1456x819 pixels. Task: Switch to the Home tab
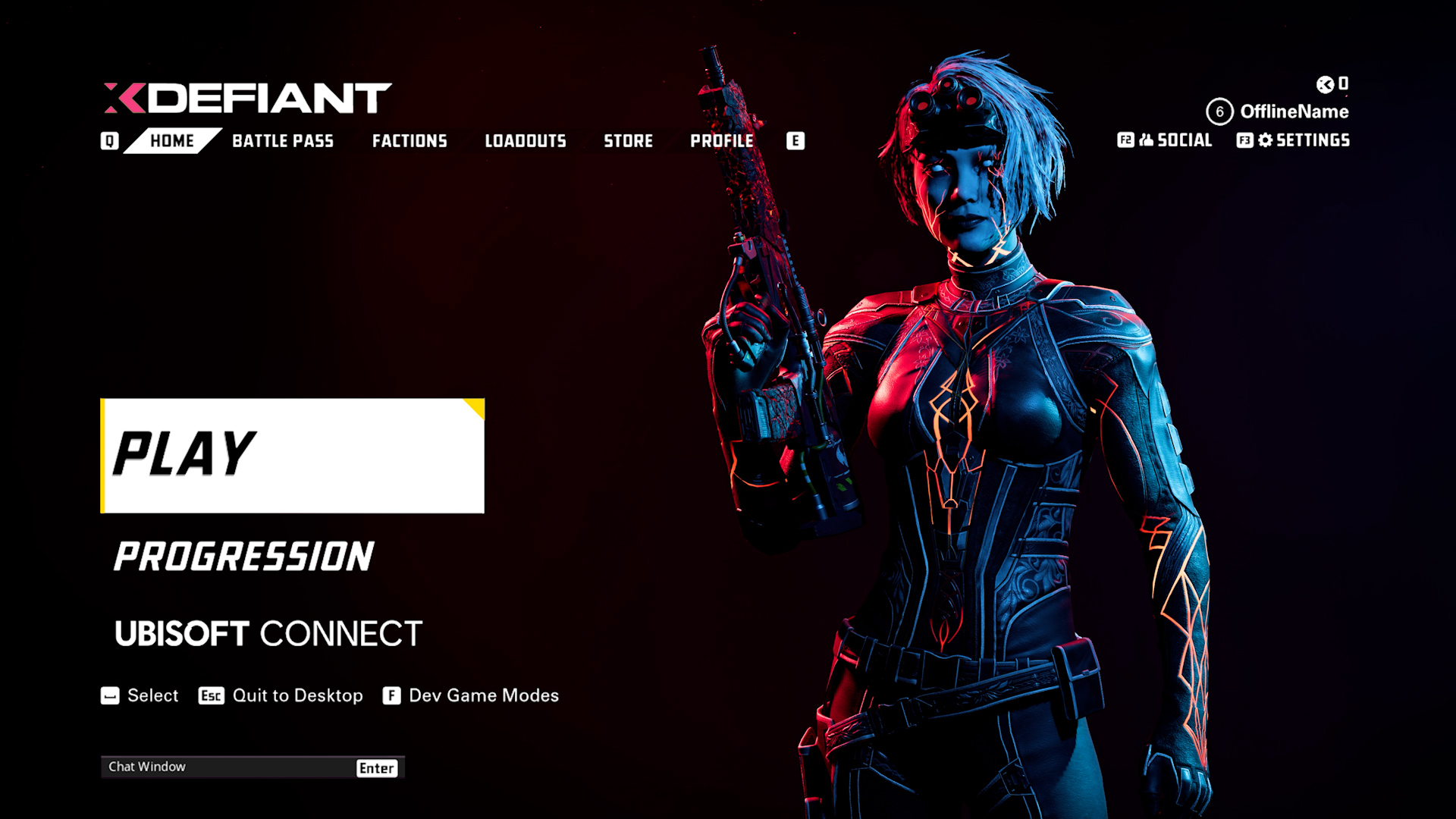(172, 141)
